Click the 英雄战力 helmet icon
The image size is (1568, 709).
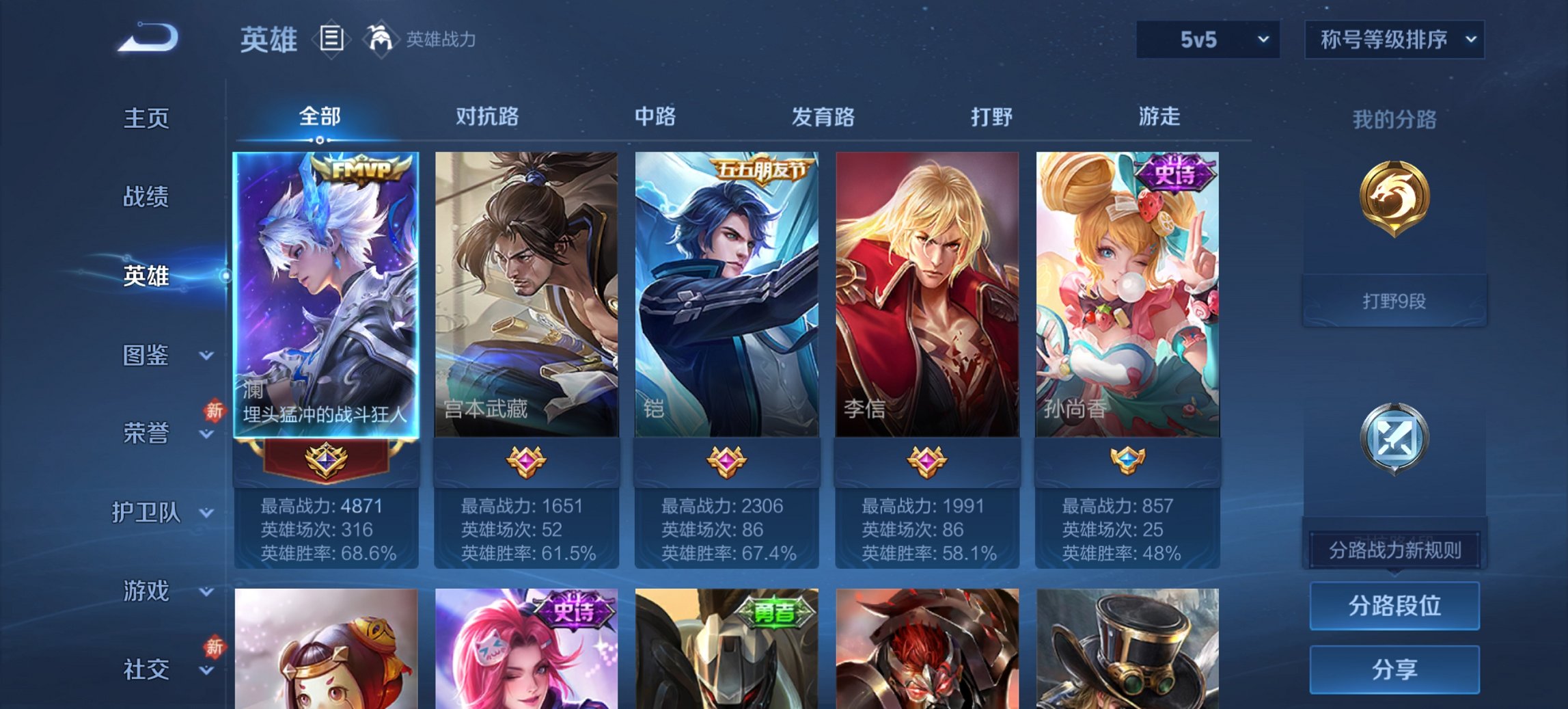(x=381, y=39)
